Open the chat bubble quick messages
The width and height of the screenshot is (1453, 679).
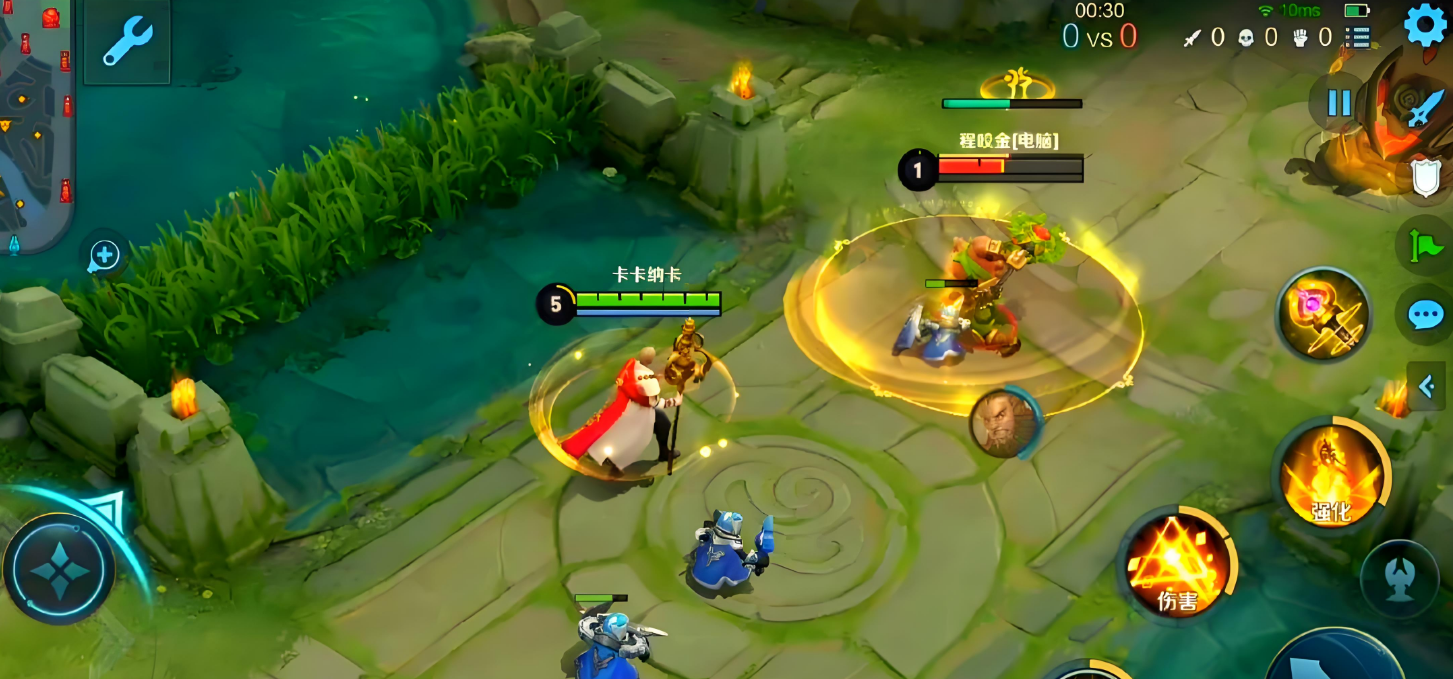(x=1425, y=316)
